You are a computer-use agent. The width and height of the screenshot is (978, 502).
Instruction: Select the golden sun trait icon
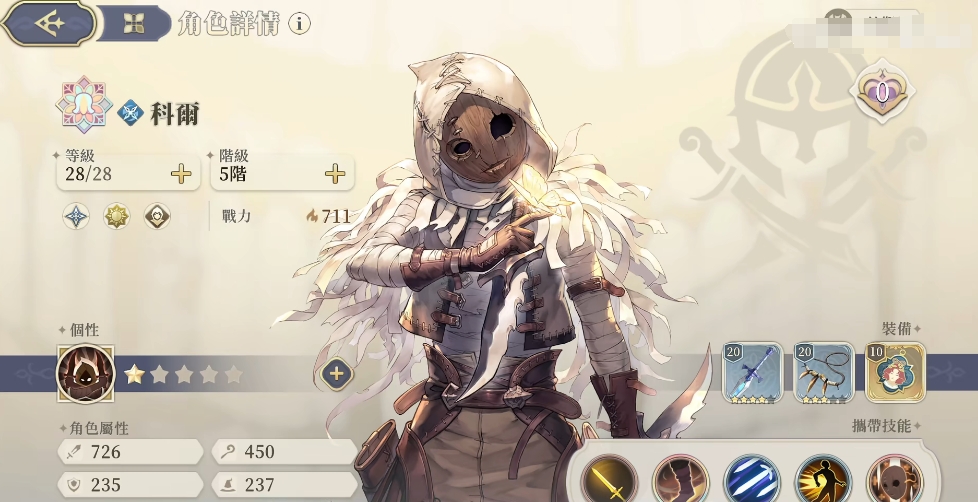pyautogui.click(x=117, y=216)
